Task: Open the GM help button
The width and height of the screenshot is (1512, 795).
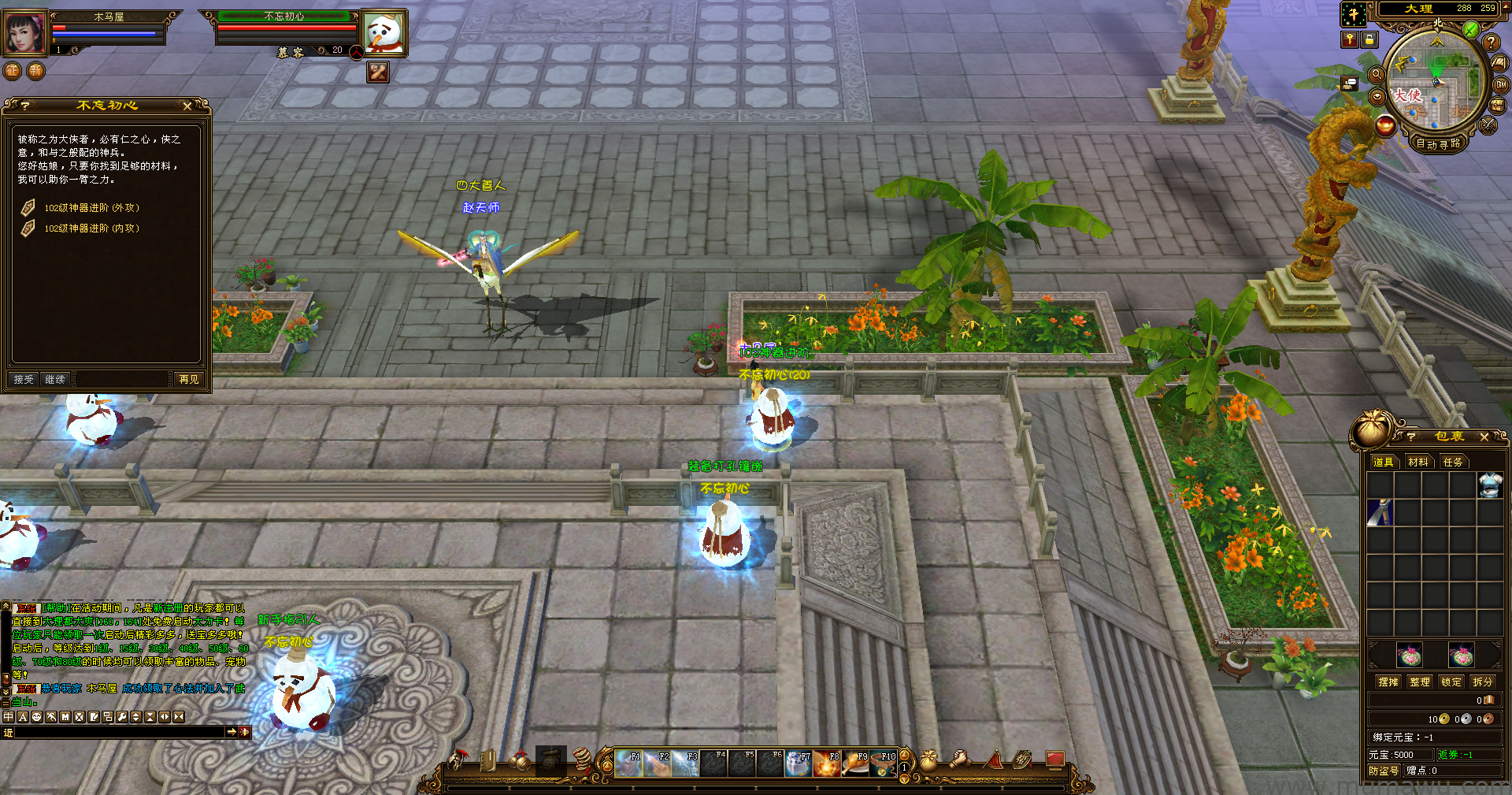Action: click(x=1501, y=84)
